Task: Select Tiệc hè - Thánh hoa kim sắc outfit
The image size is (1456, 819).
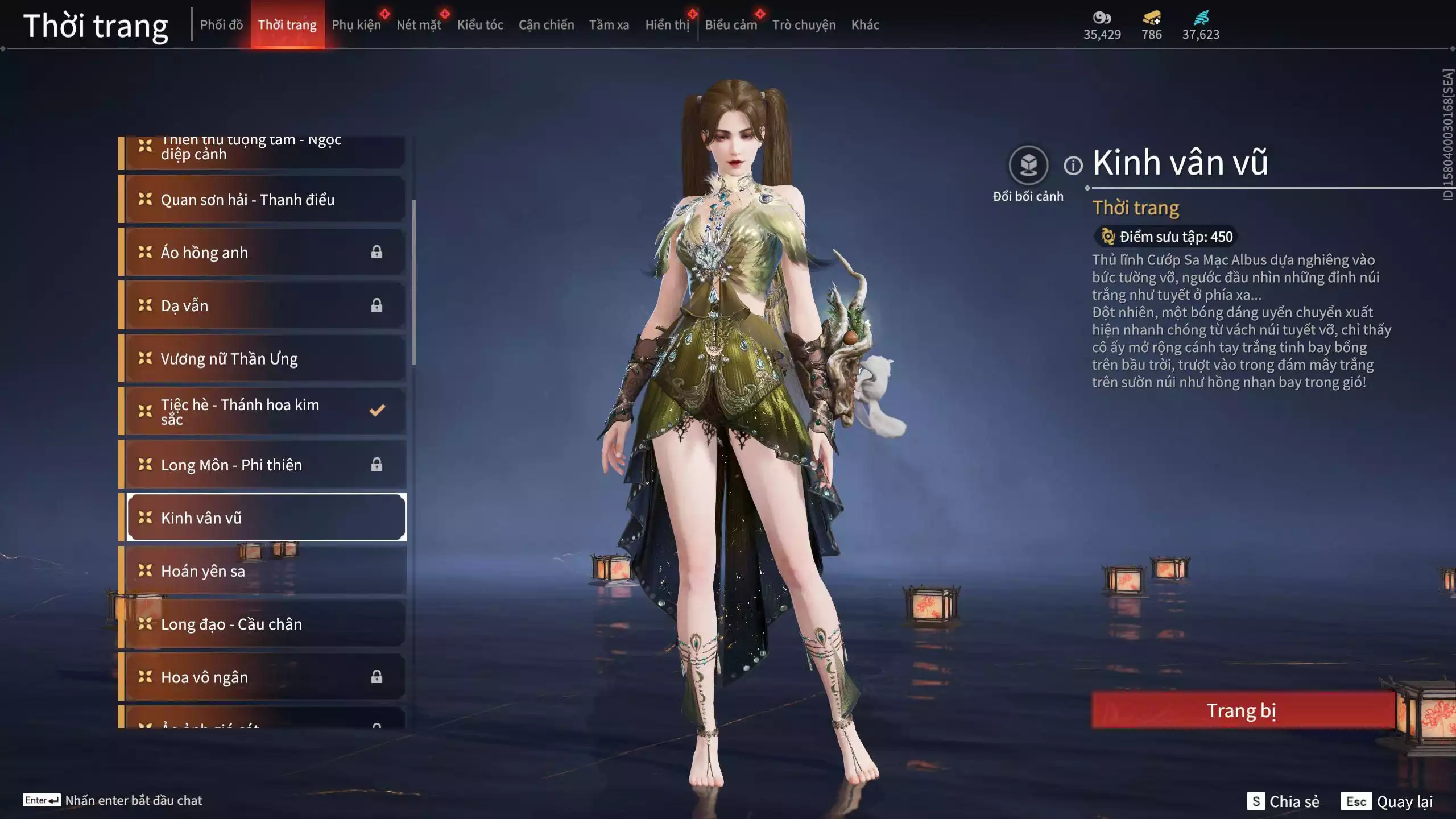Action: pos(265,411)
